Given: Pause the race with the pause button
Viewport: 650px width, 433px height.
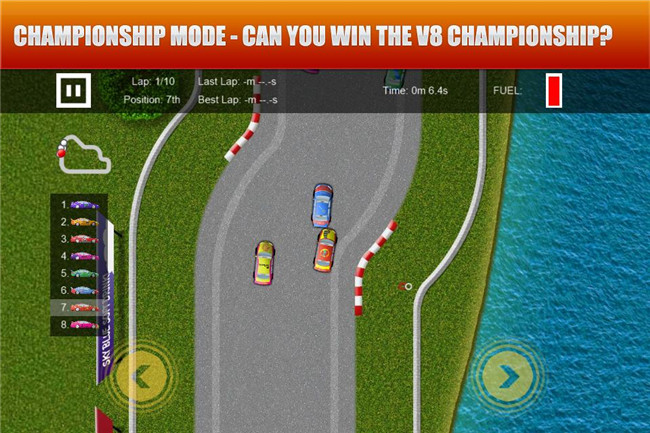Looking at the screenshot, I should click(x=72, y=91).
